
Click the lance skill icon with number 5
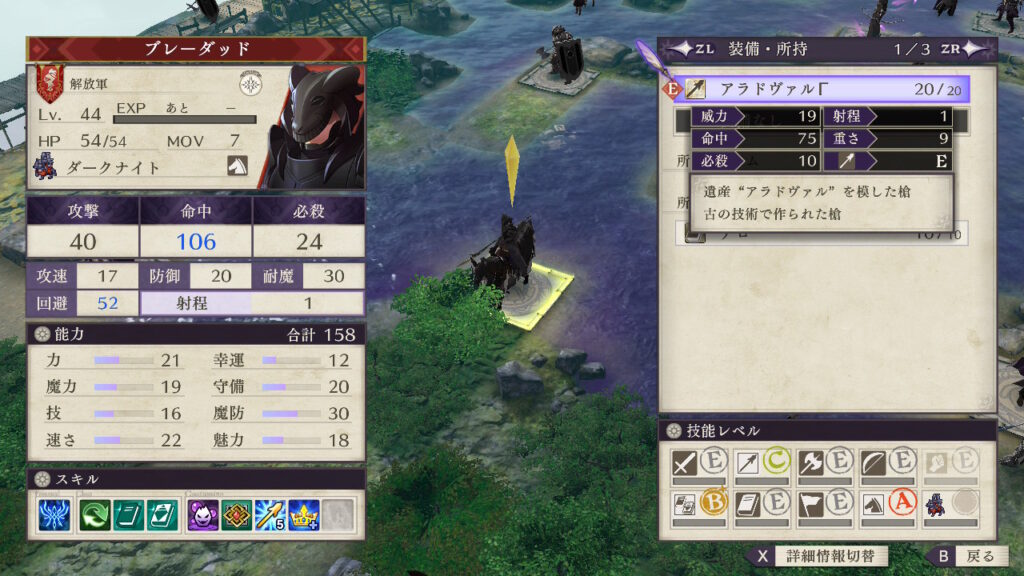pos(270,514)
